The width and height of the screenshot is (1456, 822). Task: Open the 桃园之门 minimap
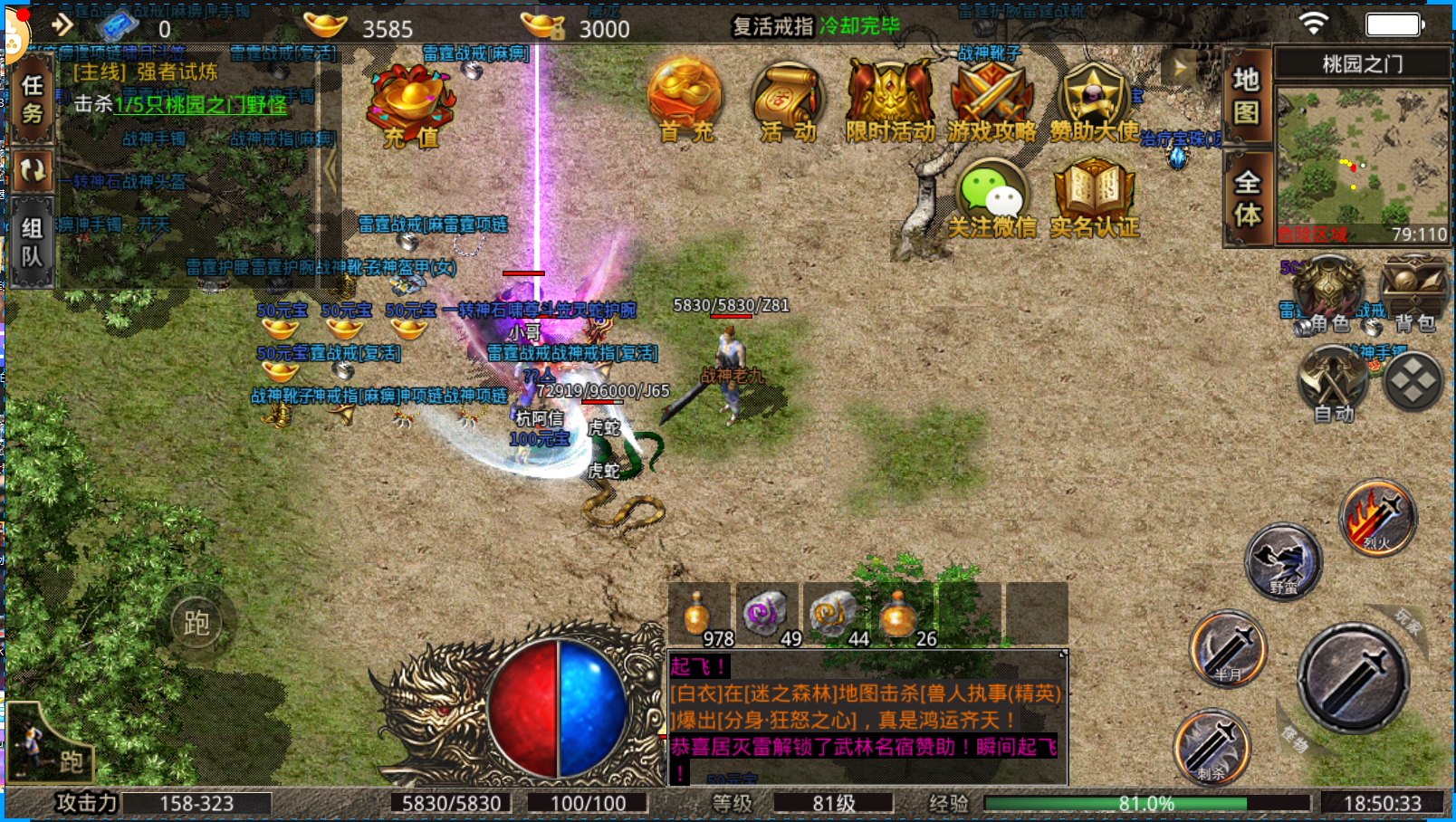(x=1362, y=156)
